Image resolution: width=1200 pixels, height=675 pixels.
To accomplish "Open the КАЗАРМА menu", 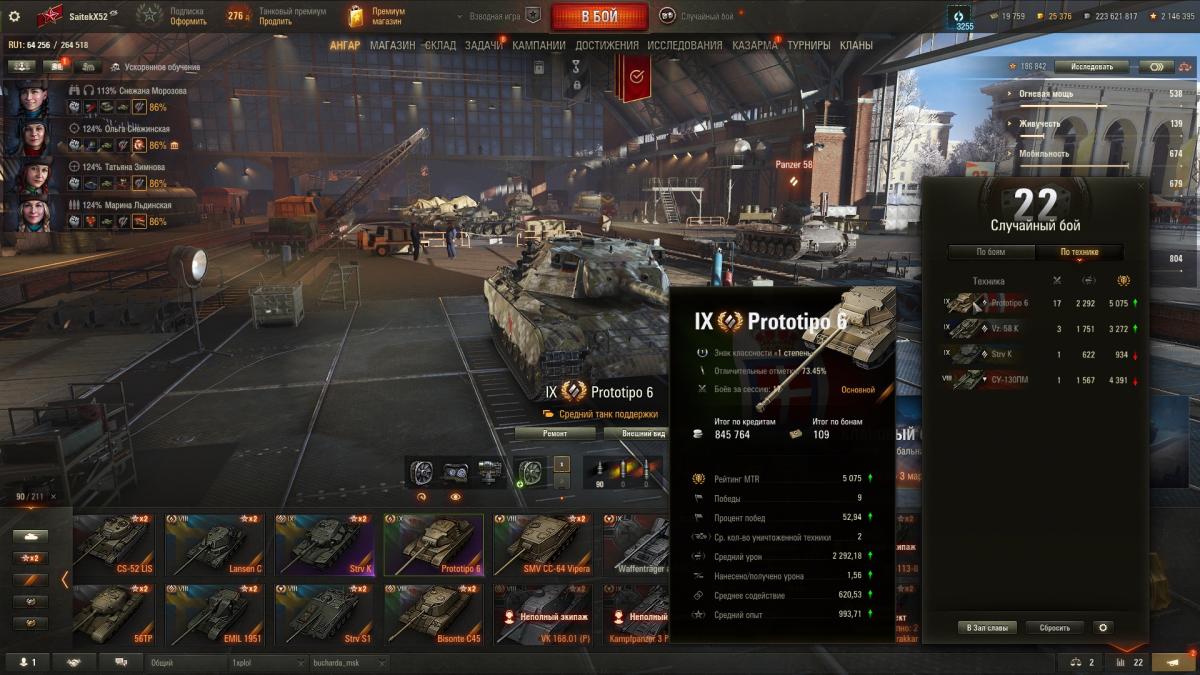I will coord(754,45).
